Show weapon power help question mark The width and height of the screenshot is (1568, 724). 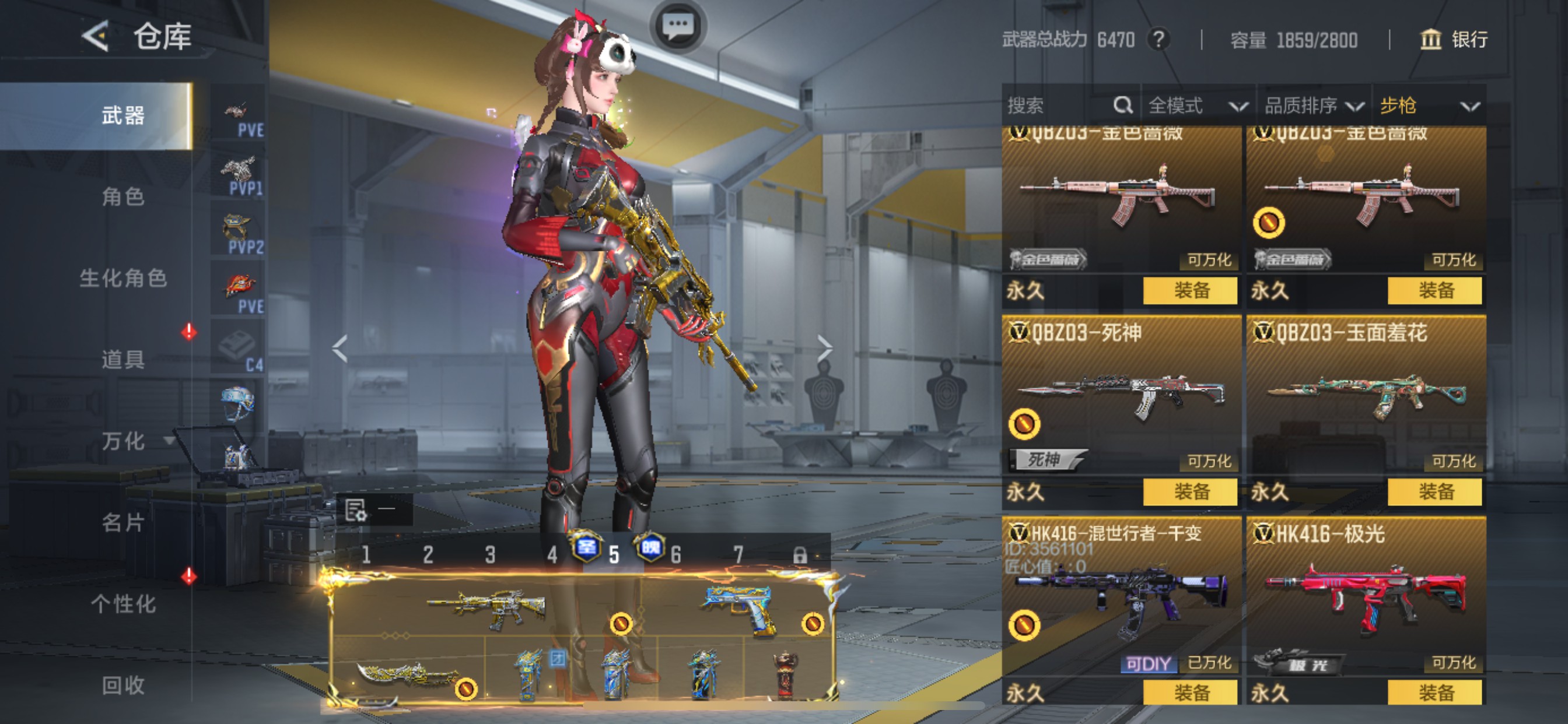(1158, 40)
